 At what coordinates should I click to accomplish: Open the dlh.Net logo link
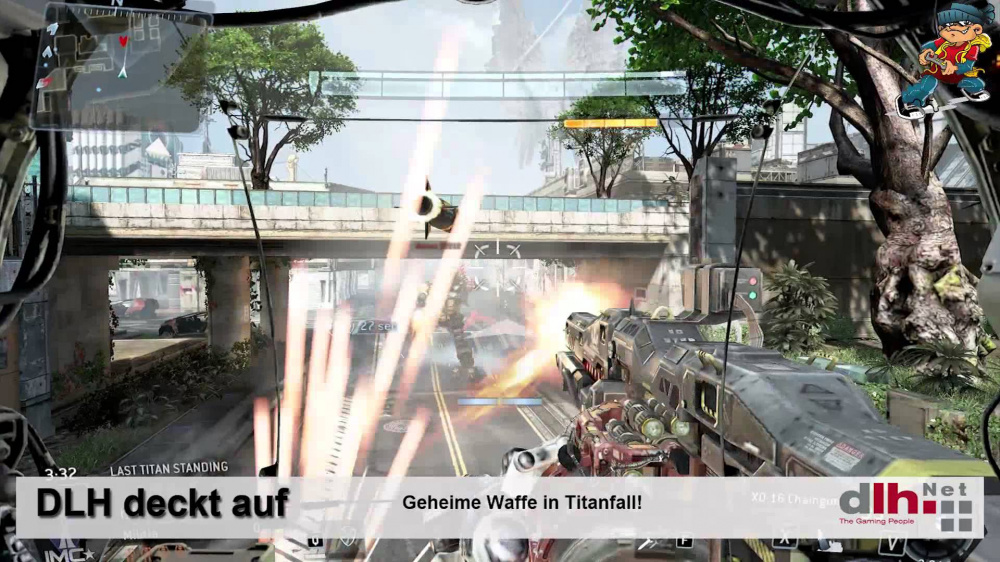[x=905, y=507]
